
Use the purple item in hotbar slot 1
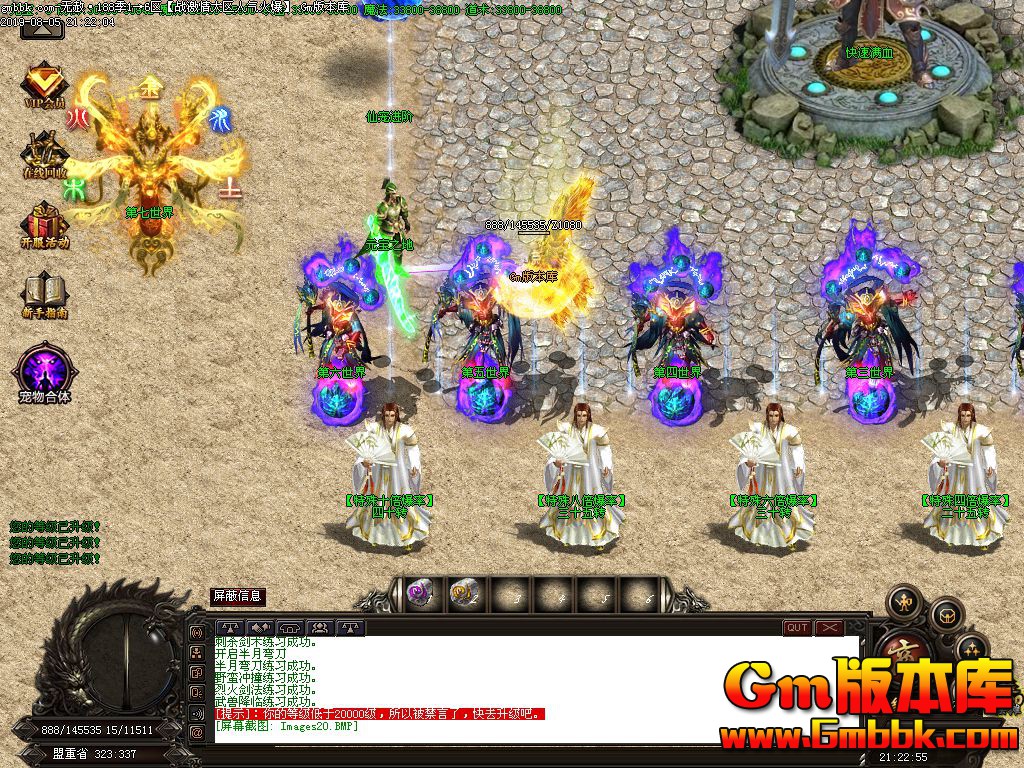click(420, 595)
